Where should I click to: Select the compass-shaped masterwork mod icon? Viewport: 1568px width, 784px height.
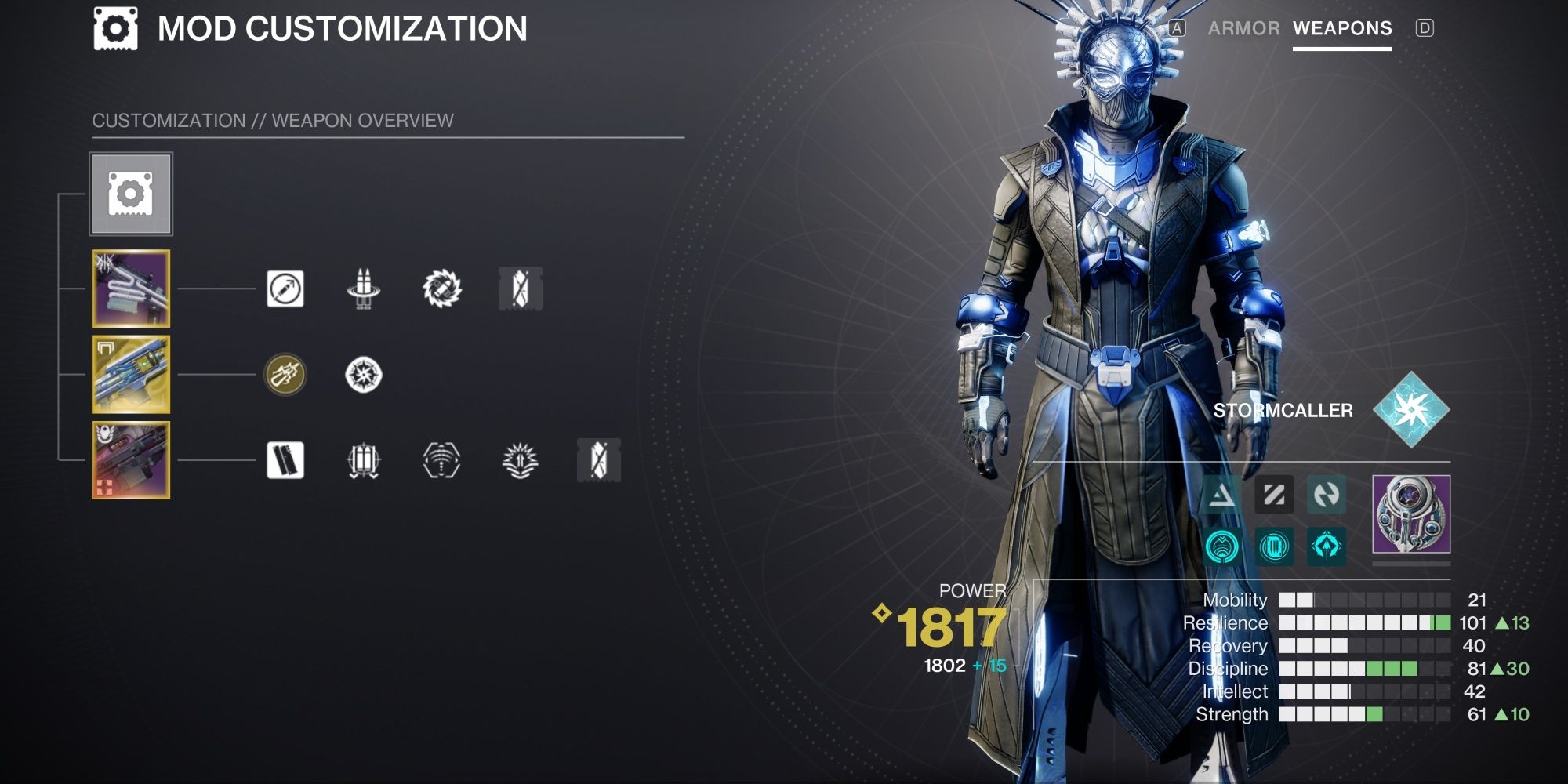click(x=363, y=374)
